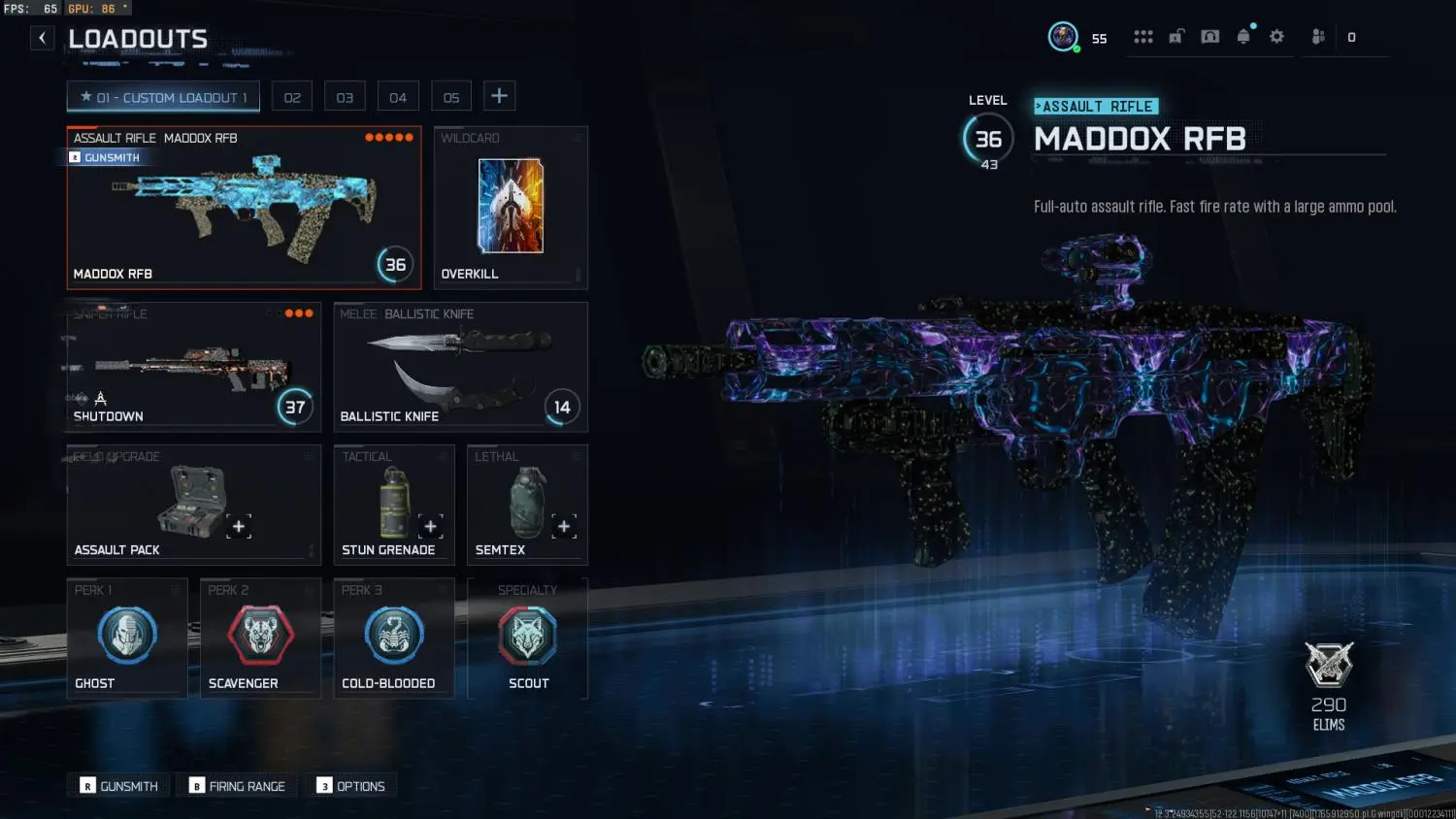The image size is (1456, 819).
Task: Open the capture gallery icon in the top bar
Action: click(1209, 36)
